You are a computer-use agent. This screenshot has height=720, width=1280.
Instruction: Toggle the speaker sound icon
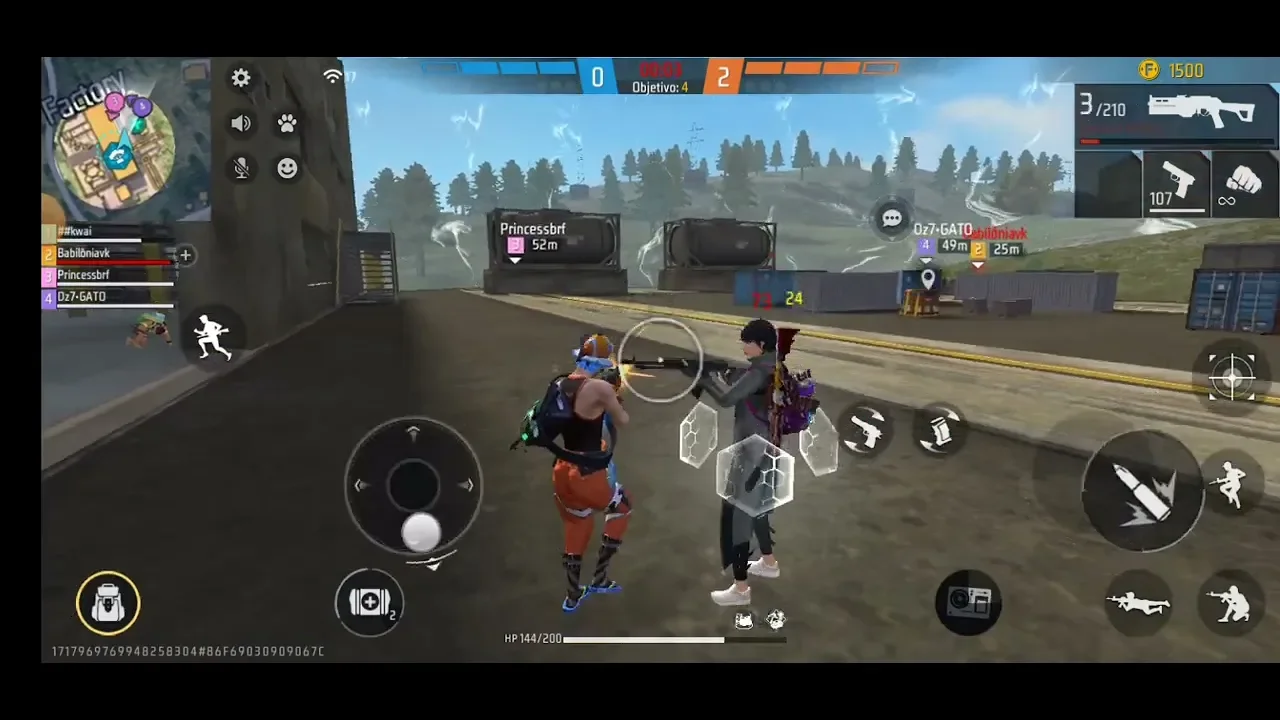(x=241, y=123)
